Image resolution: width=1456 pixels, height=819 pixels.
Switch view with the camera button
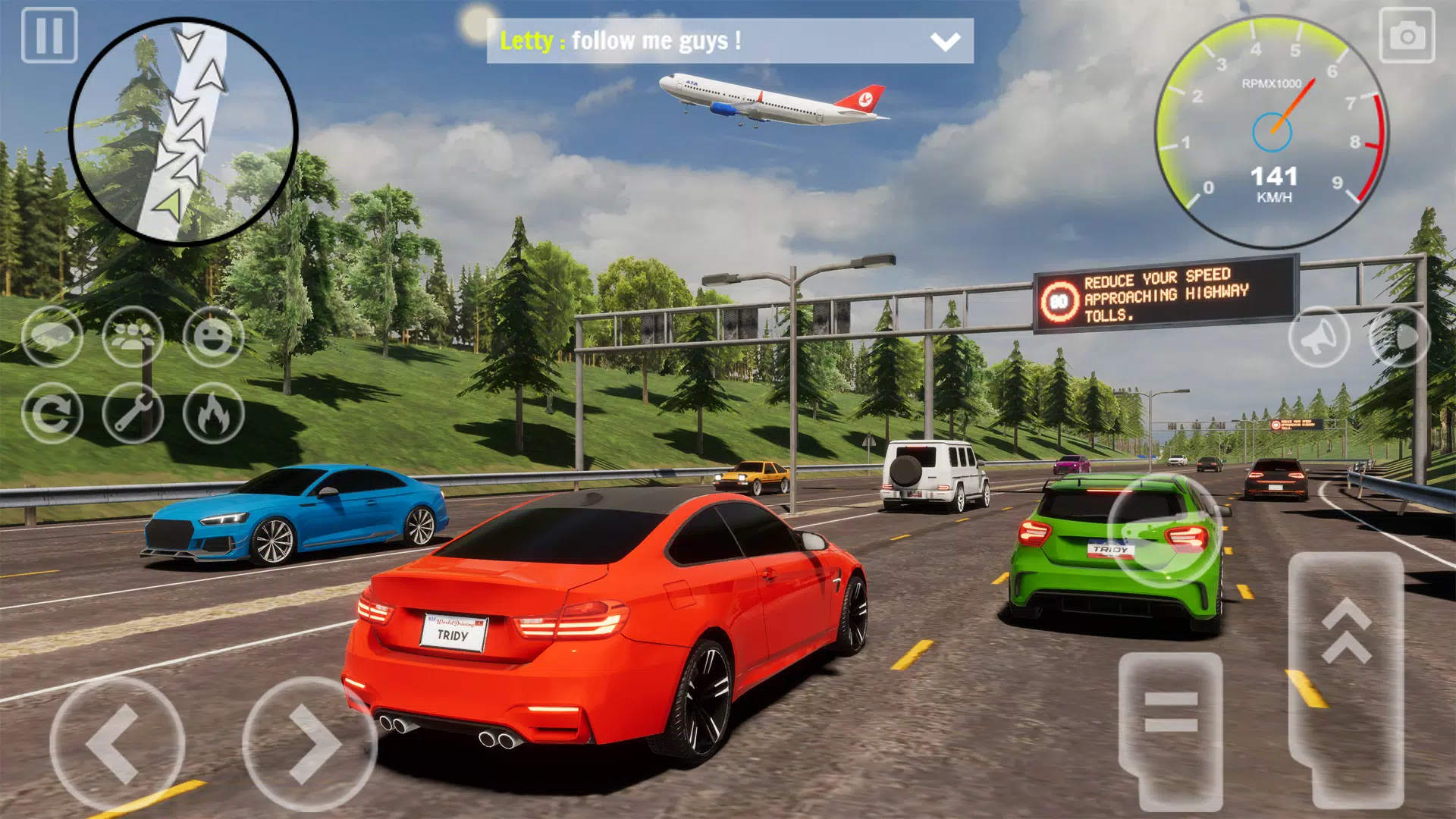coord(1407,35)
